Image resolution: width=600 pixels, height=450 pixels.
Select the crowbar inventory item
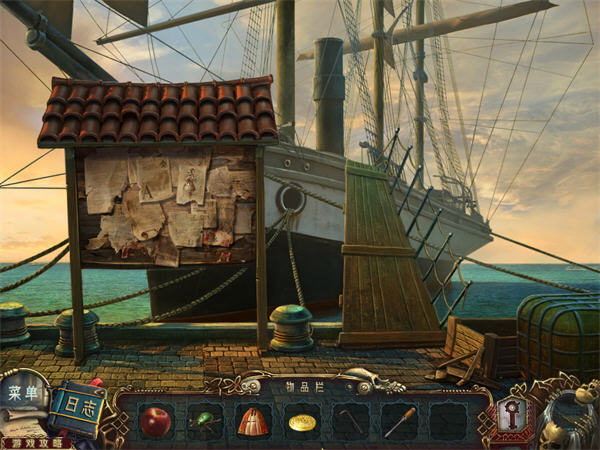[351, 421]
